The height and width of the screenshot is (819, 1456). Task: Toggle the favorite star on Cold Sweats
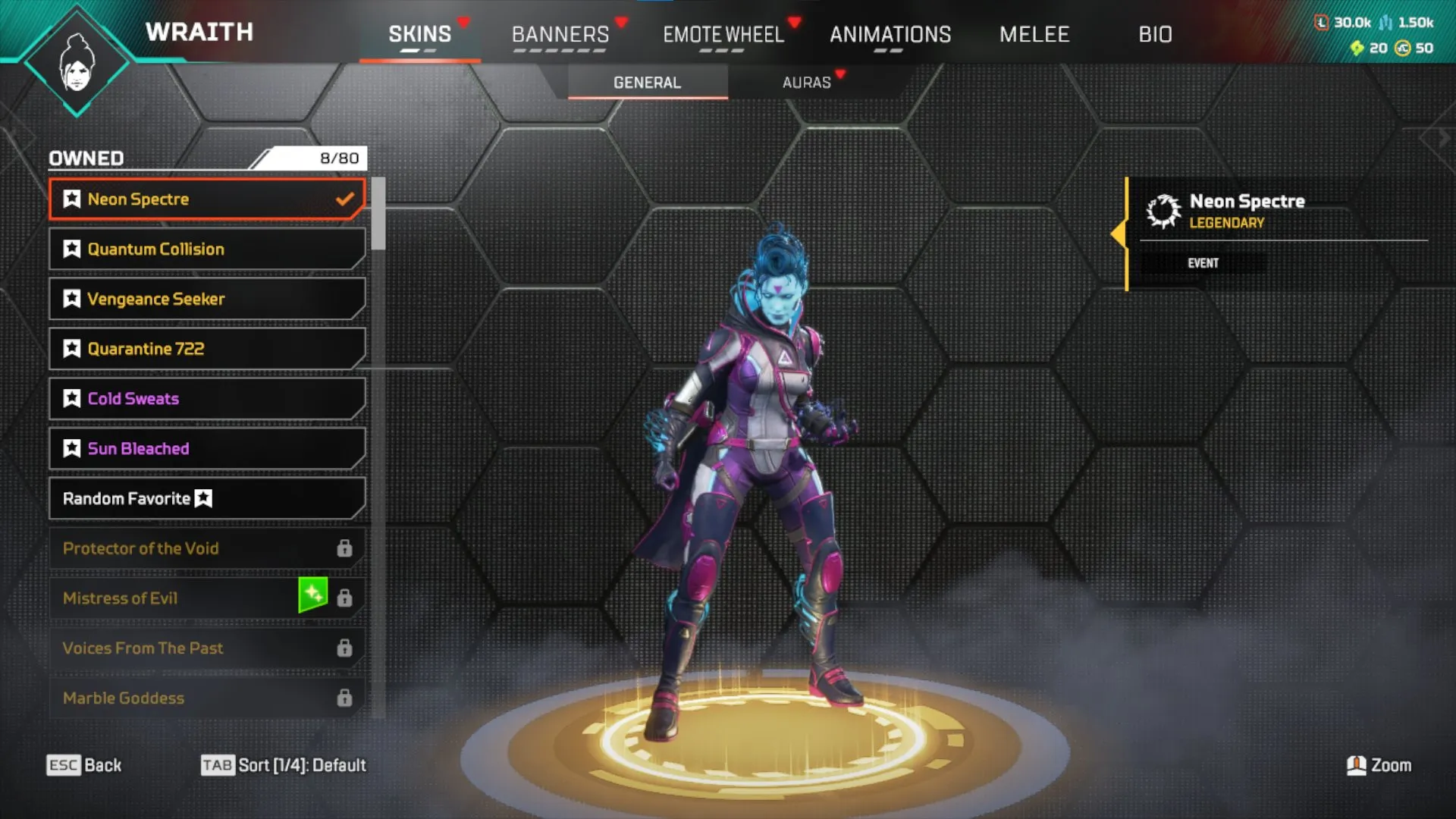tap(71, 398)
